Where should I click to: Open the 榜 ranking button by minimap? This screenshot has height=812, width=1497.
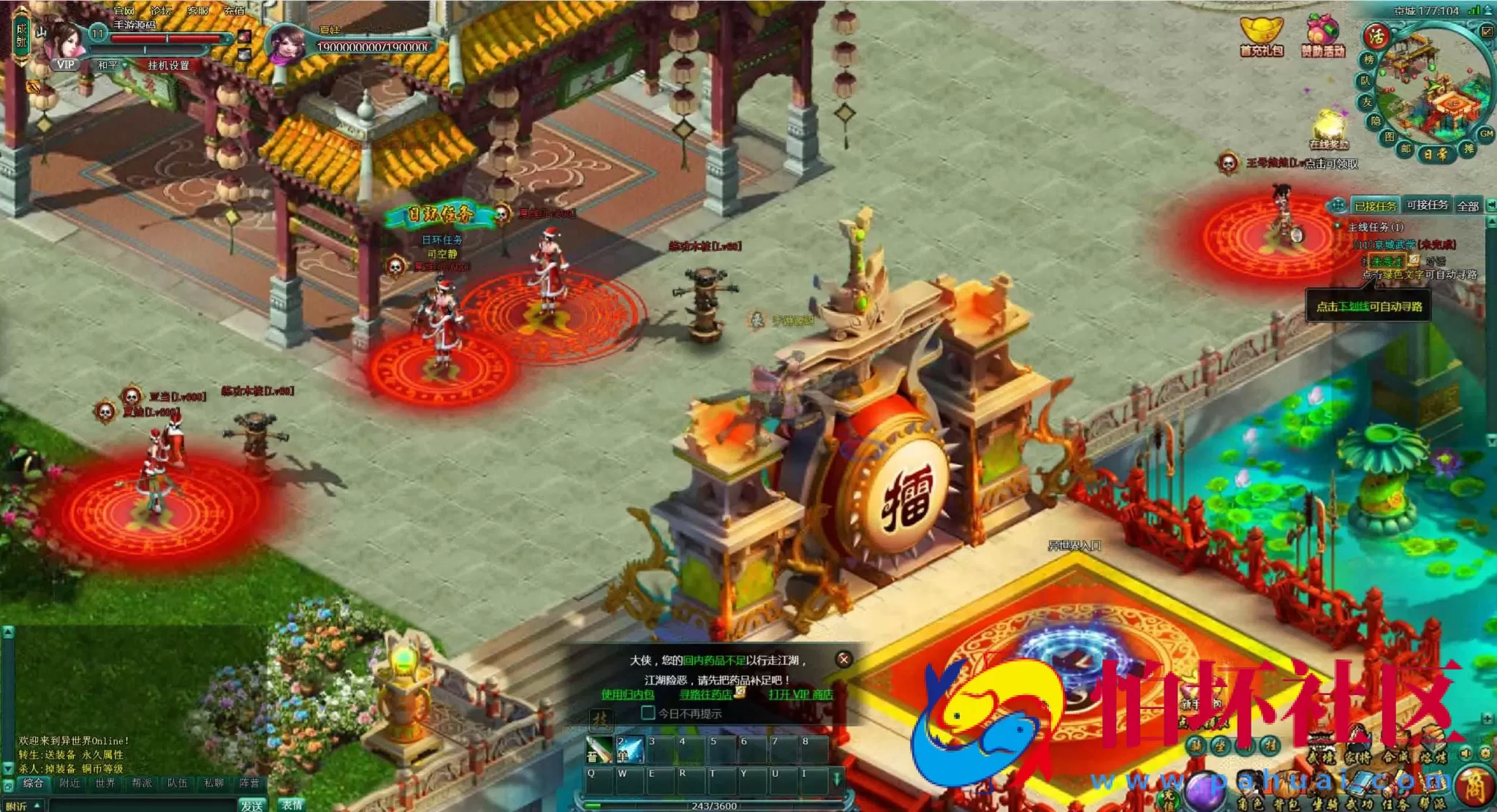(1368, 60)
